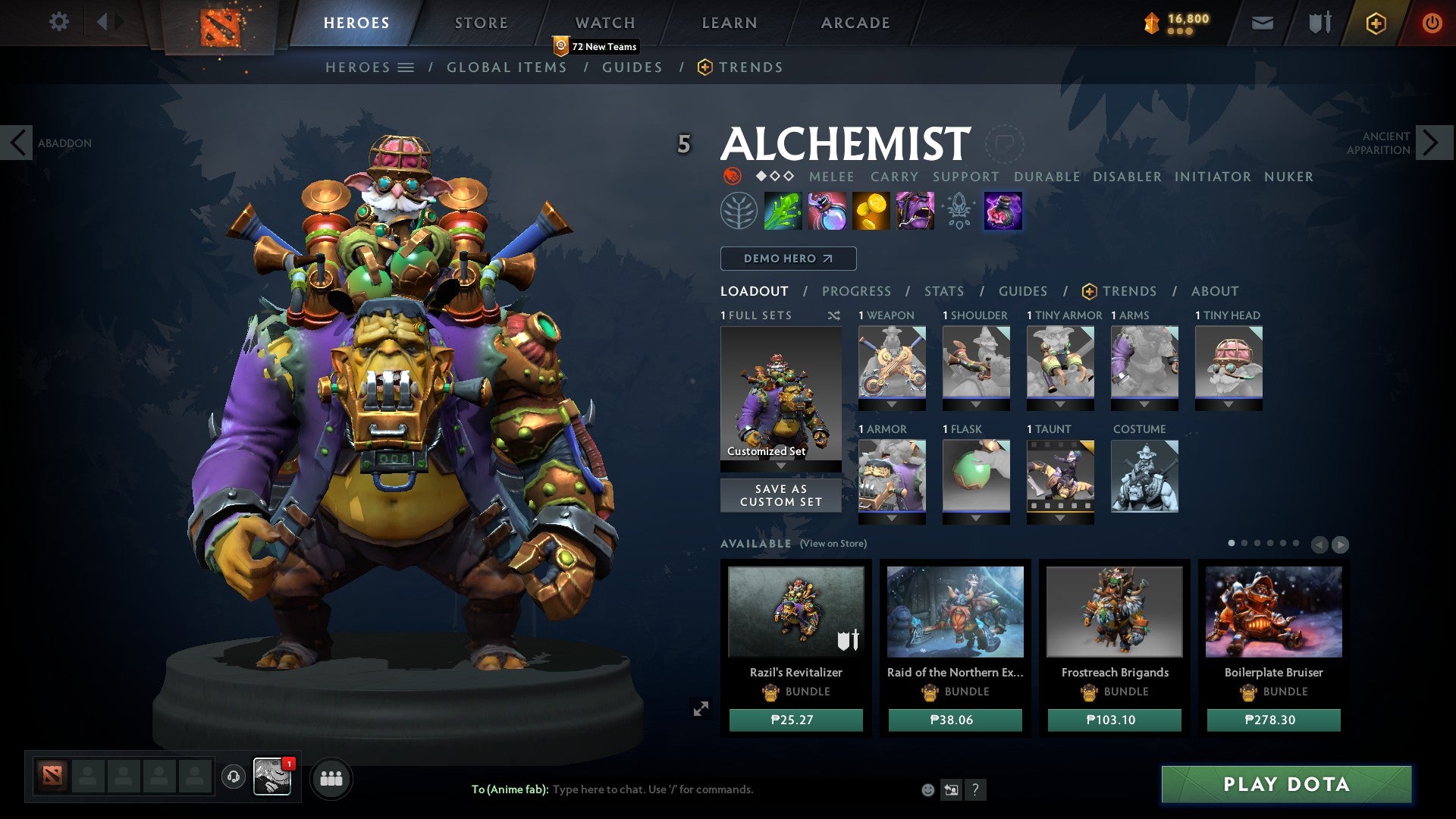The height and width of the screenshot is (819, 1456).
Task: Open the friends list icon near chat
Action: (x=331, y=777)
